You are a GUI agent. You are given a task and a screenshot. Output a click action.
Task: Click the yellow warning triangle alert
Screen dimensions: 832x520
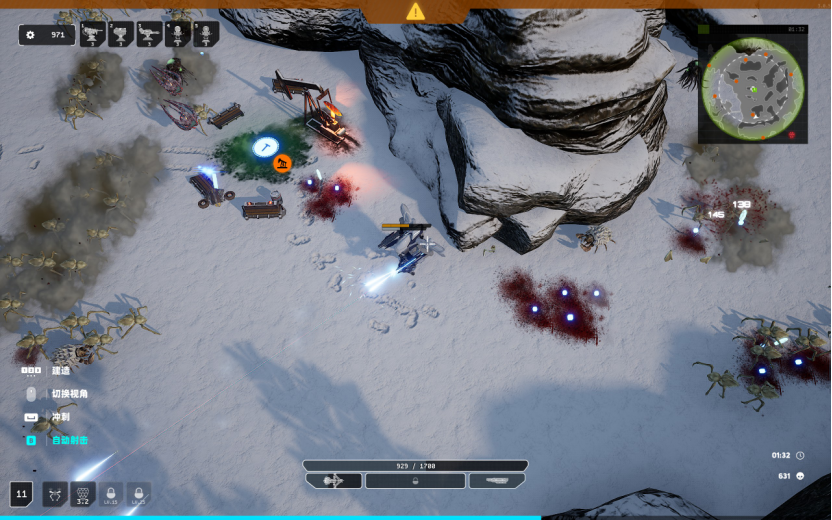(x=416, y=11)
